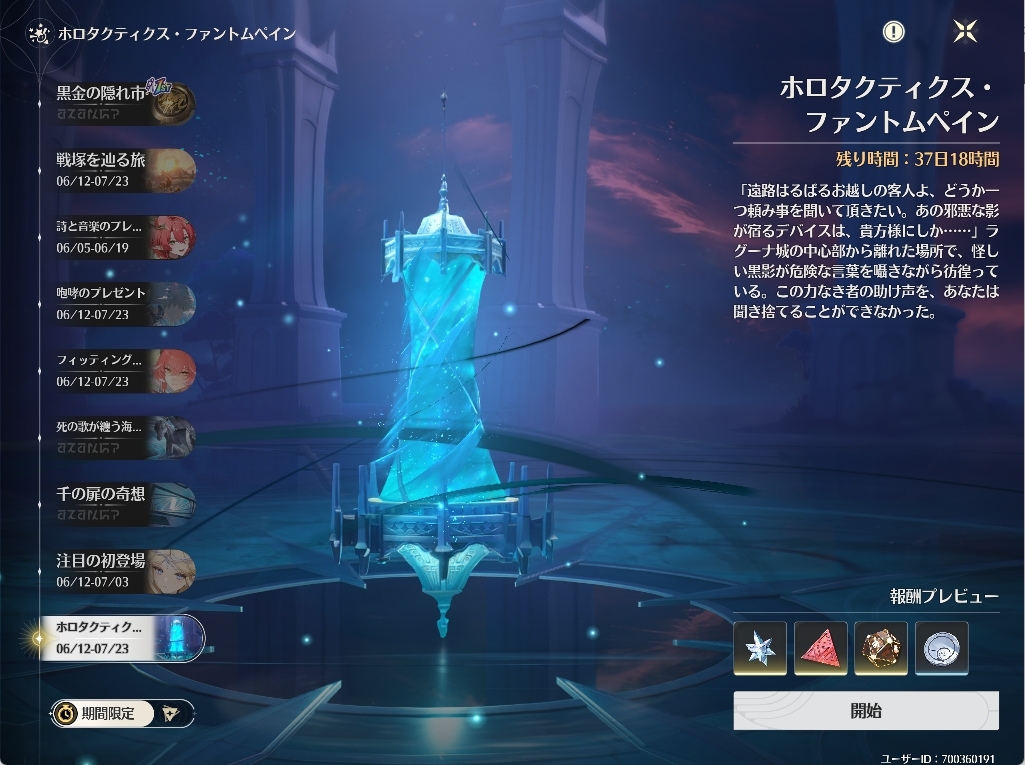Image resolution: width=1025 pixels, height=765 pixels.
Task: Select the 注目の初登場 event entry
Action: (x=124, y=570)
